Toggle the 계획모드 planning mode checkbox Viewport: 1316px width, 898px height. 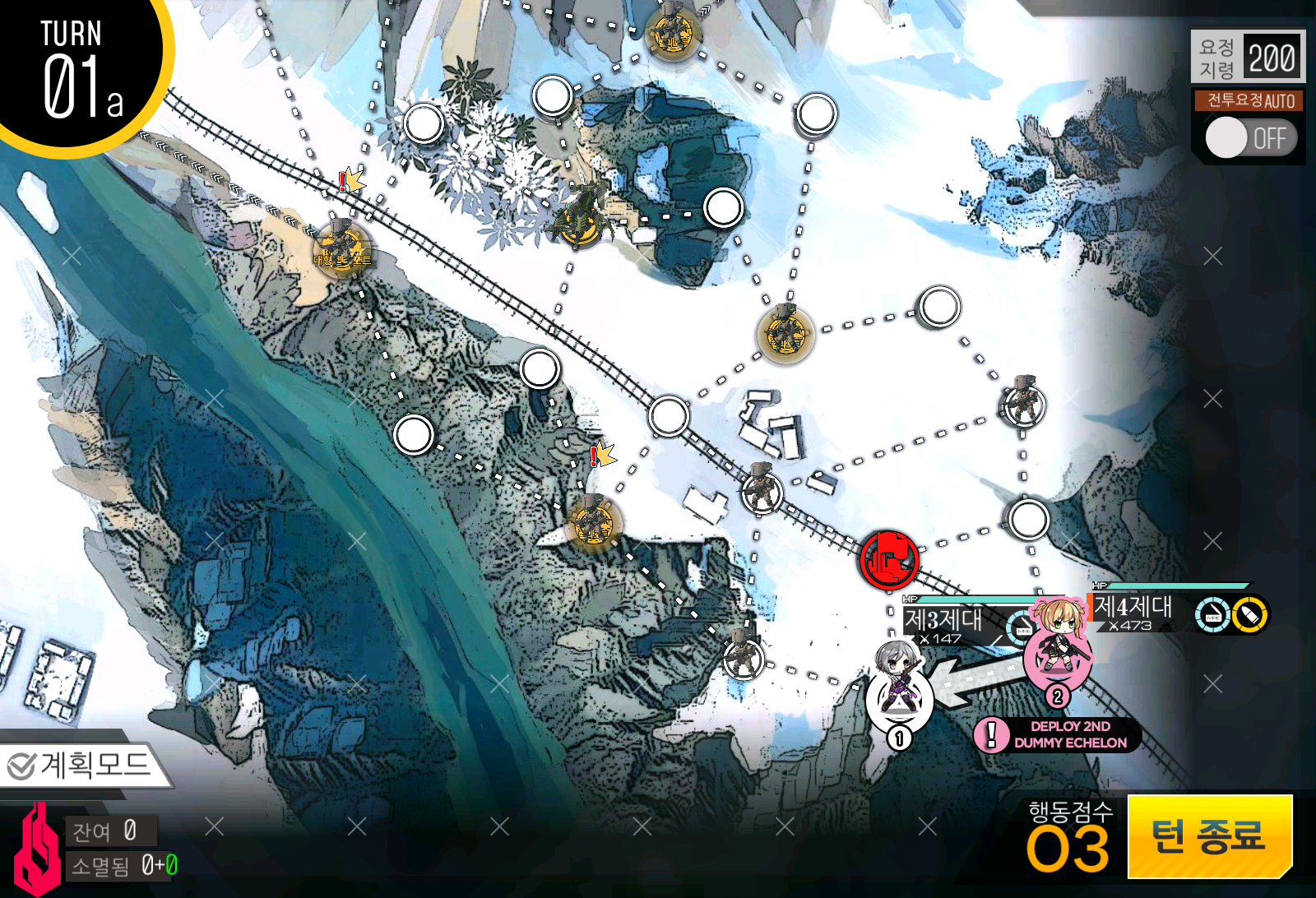[x=21, y=765]
